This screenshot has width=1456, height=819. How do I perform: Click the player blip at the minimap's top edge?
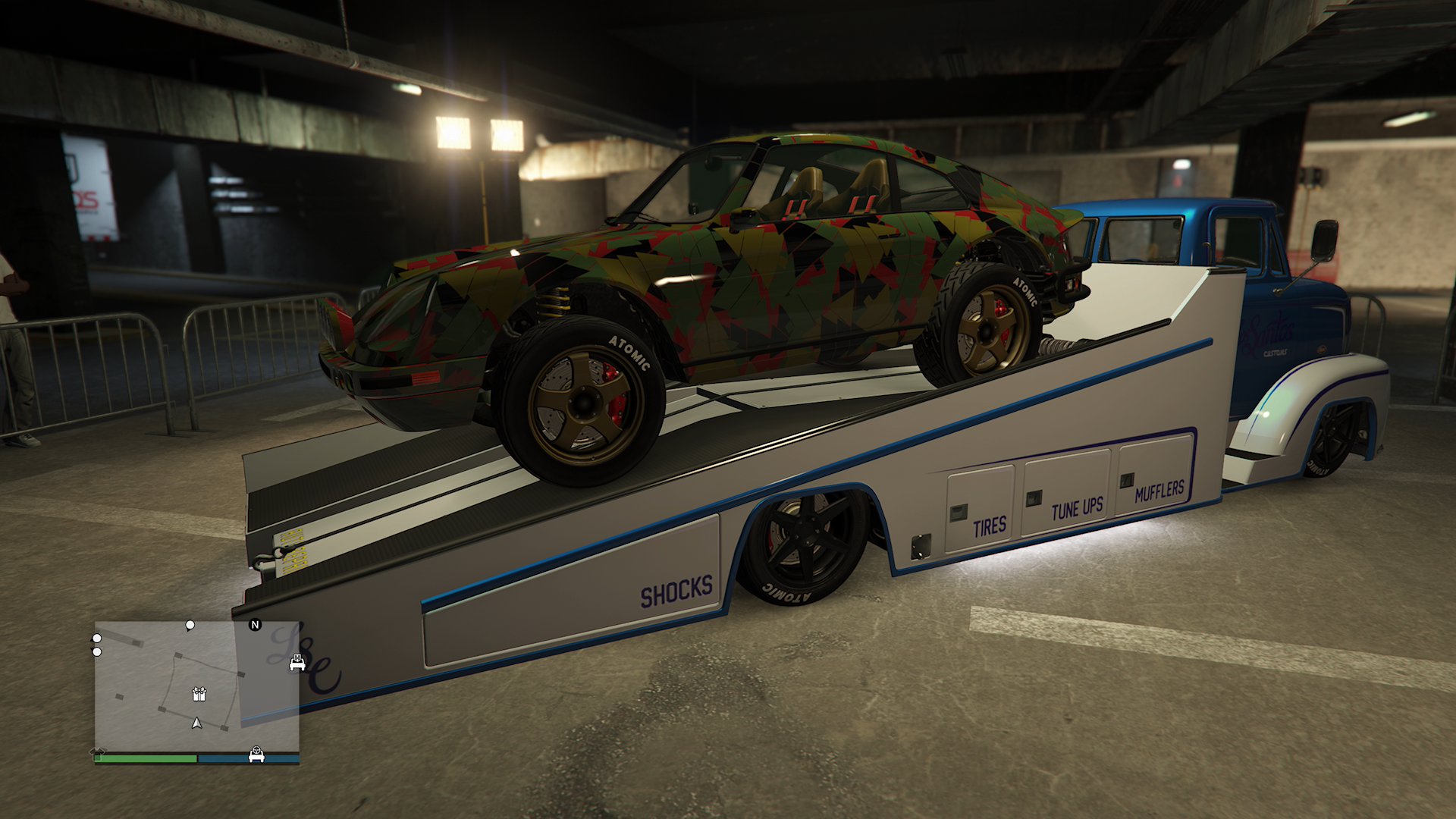190,626
